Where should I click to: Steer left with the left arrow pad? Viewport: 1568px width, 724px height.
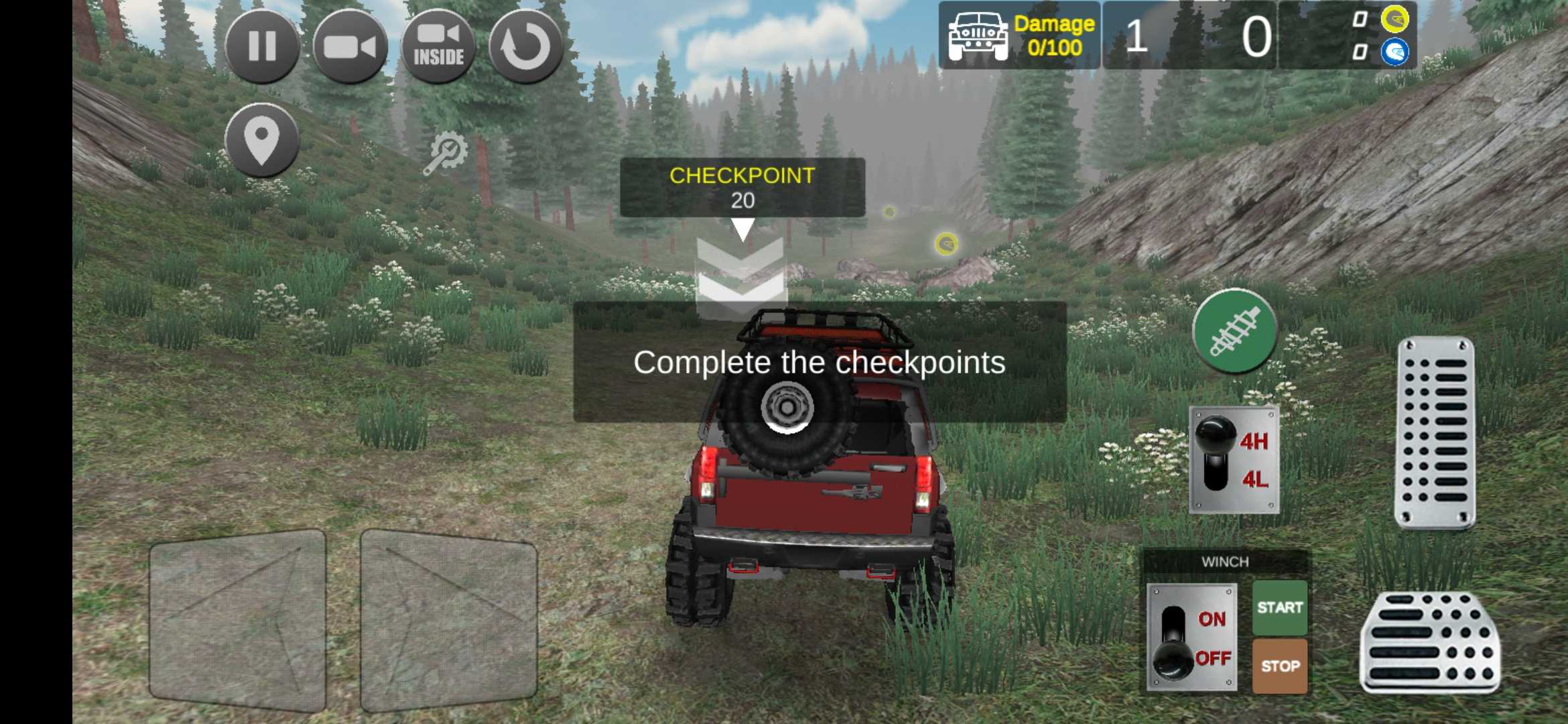point(238,620)
